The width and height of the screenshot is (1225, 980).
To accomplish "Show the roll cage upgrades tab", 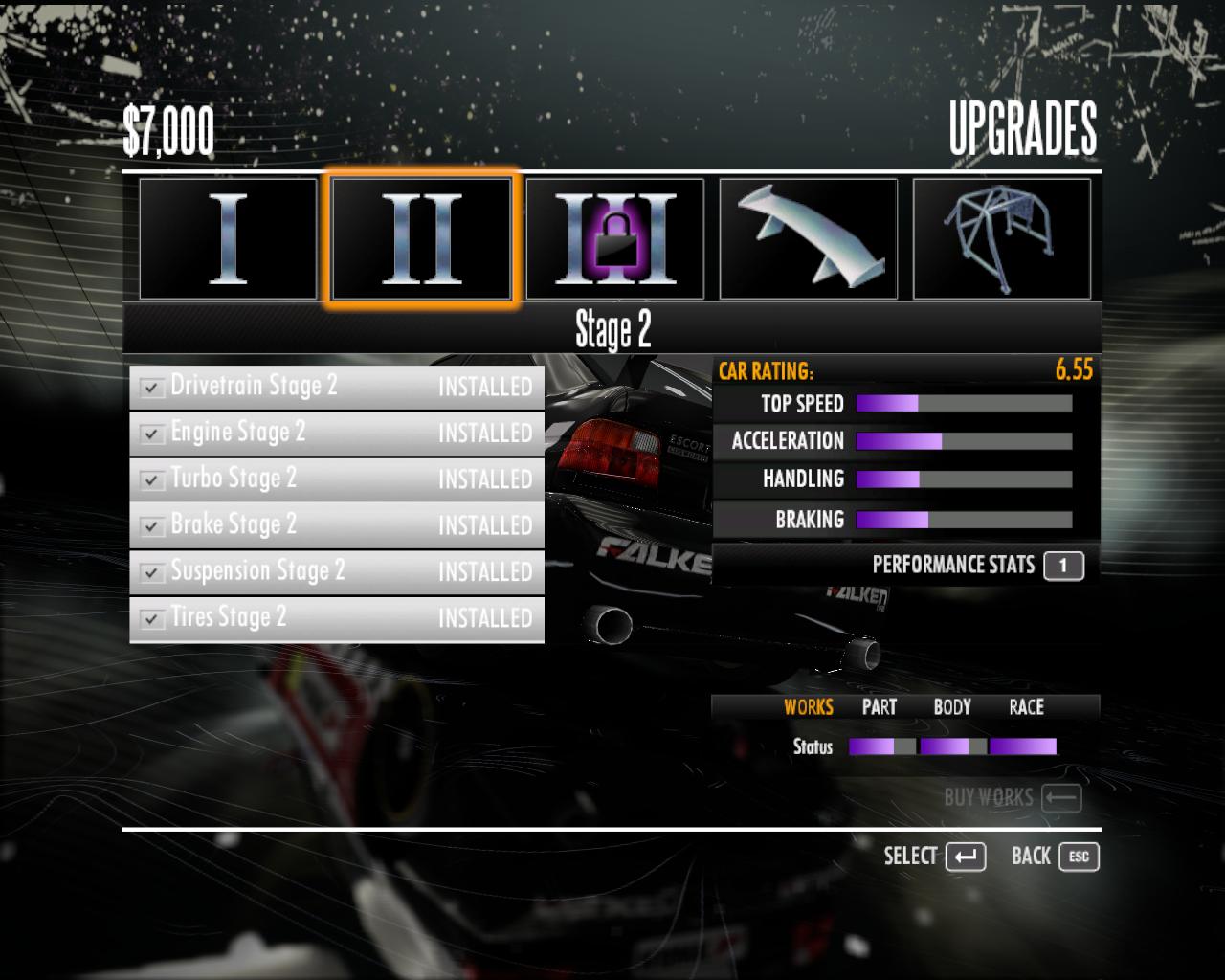I will coord(1001,238).
